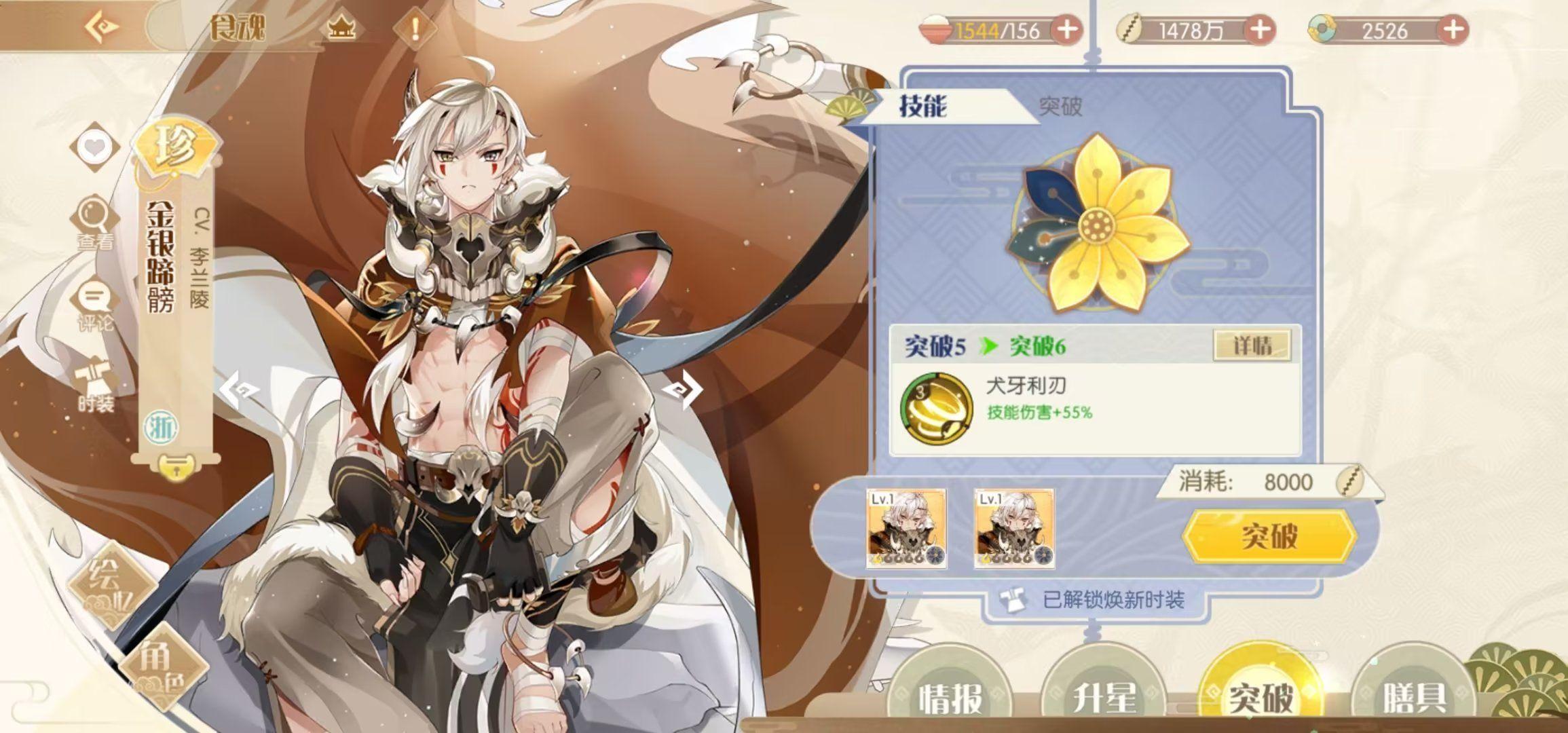Viewport: 1568px width, 733px height.
Task: Add more stamina with the rice bowl plus
Action: pyautogui.click(x=1066, y=30)
